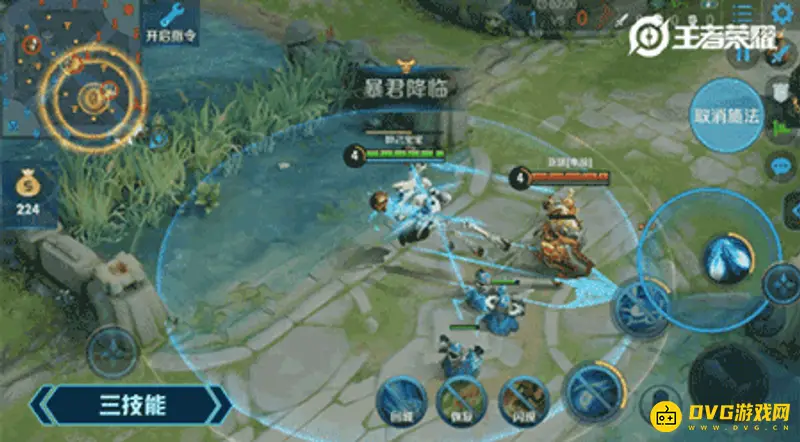Open the chat speech bubble icon
Viewport: 800px width, 442px height.
pyautogui.click(x=779, y=165)
